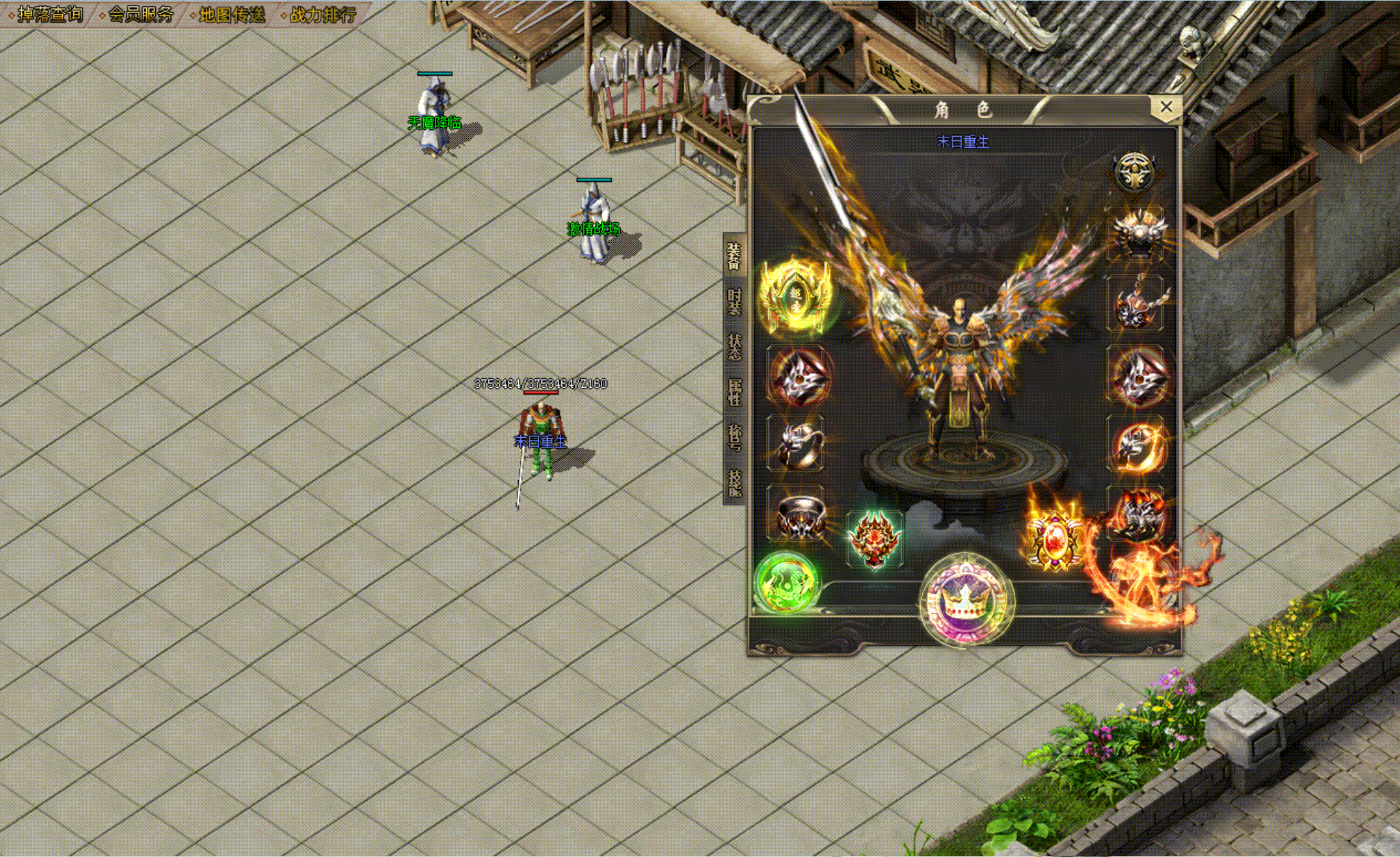Switch to the 状态 status tab
The image size is (1400, 857).
734,347
